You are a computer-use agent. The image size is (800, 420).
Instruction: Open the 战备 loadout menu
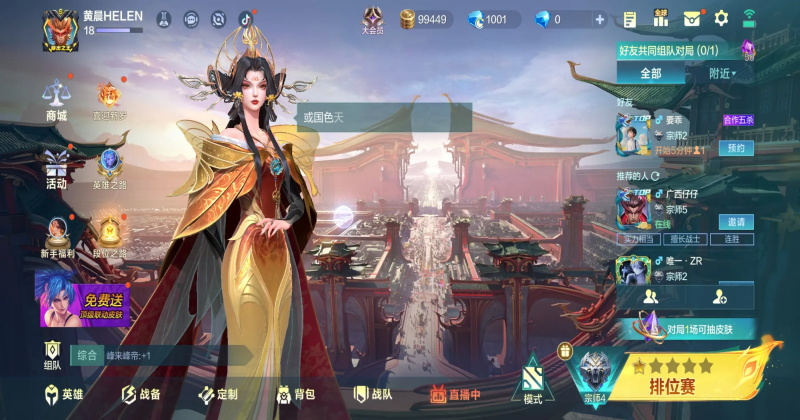click(141, 394)
